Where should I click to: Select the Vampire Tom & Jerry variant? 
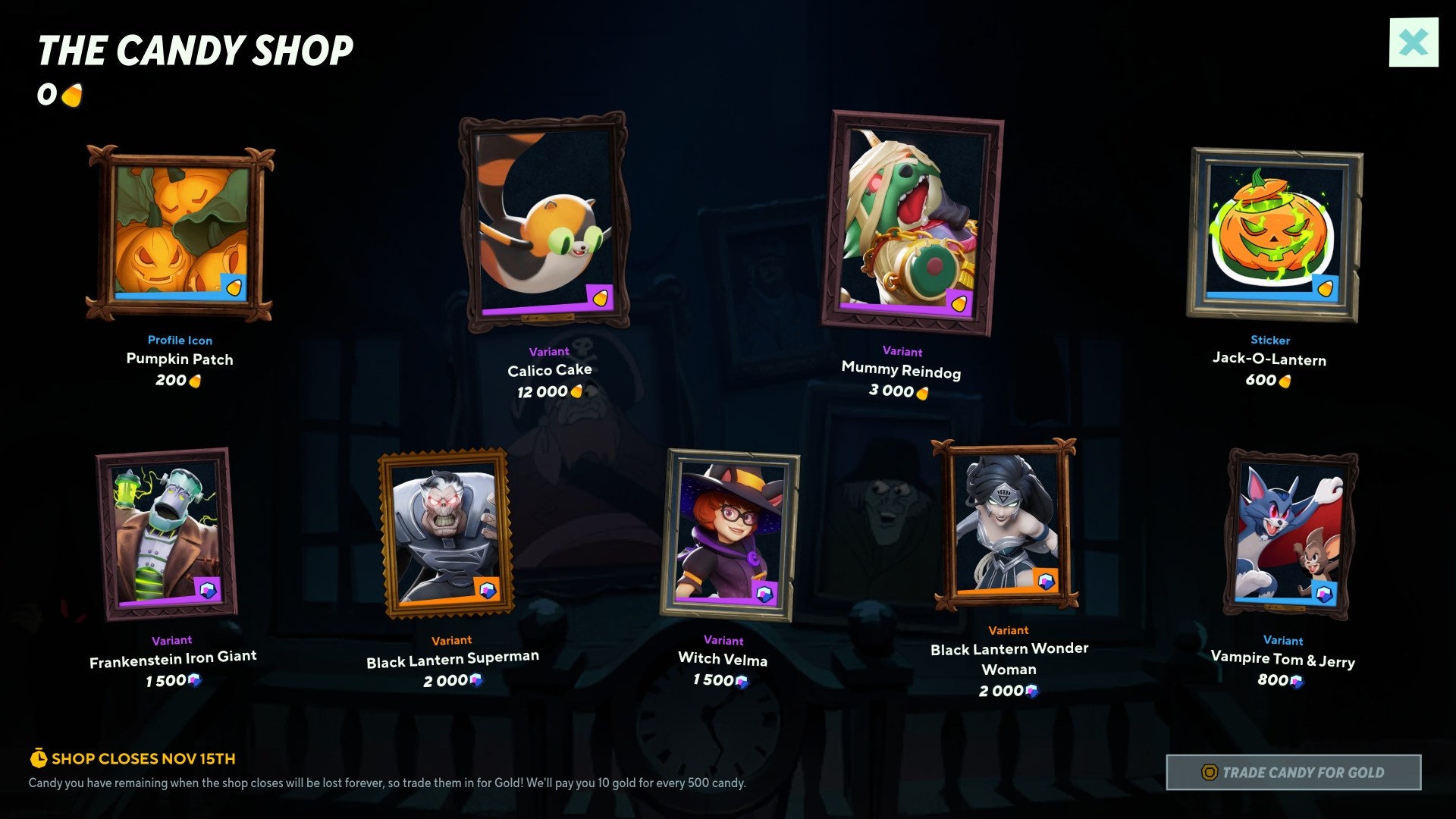tap(1290, 534)
